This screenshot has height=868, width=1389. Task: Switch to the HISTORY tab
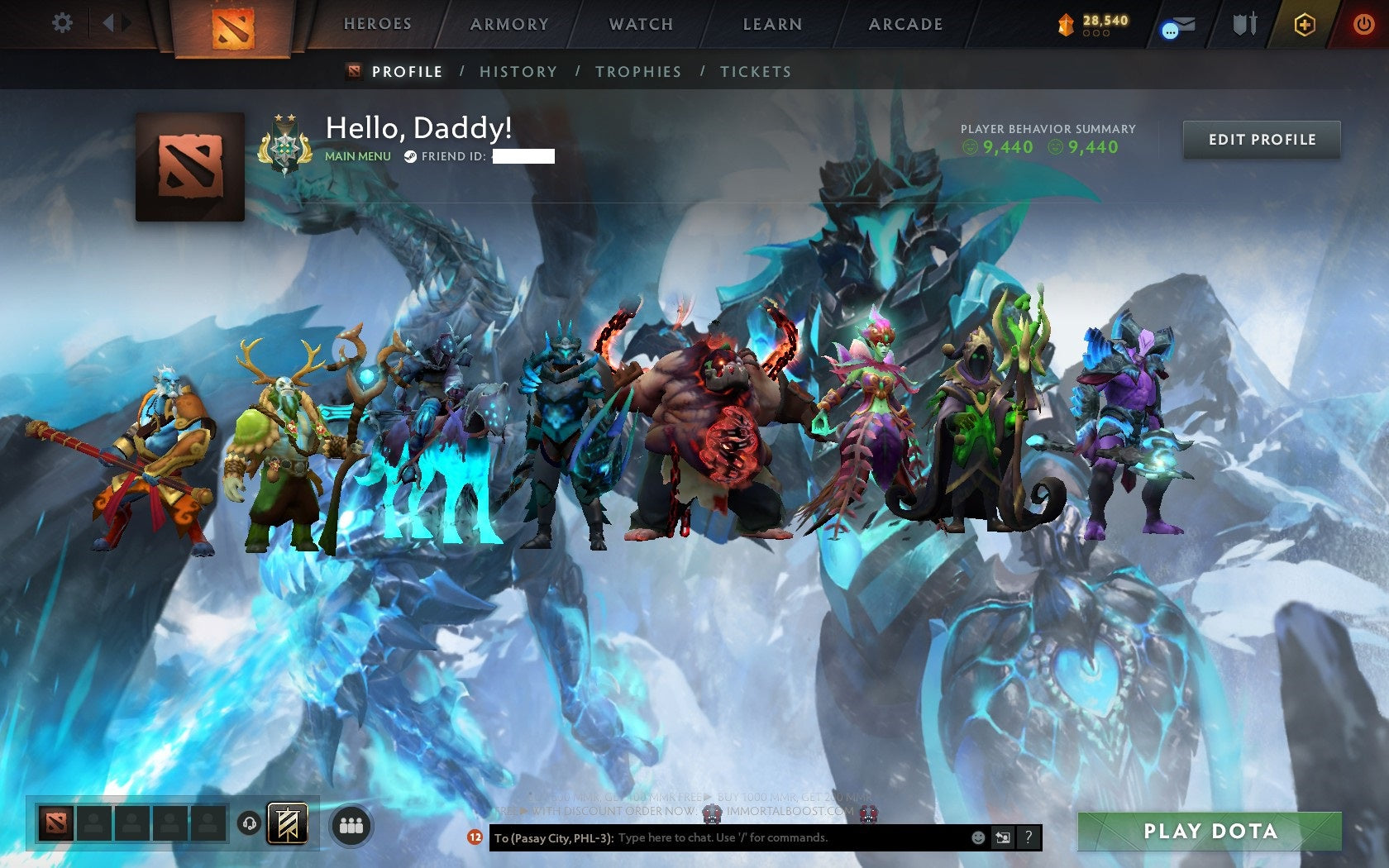pyautogui.click(x=518, y=72)
